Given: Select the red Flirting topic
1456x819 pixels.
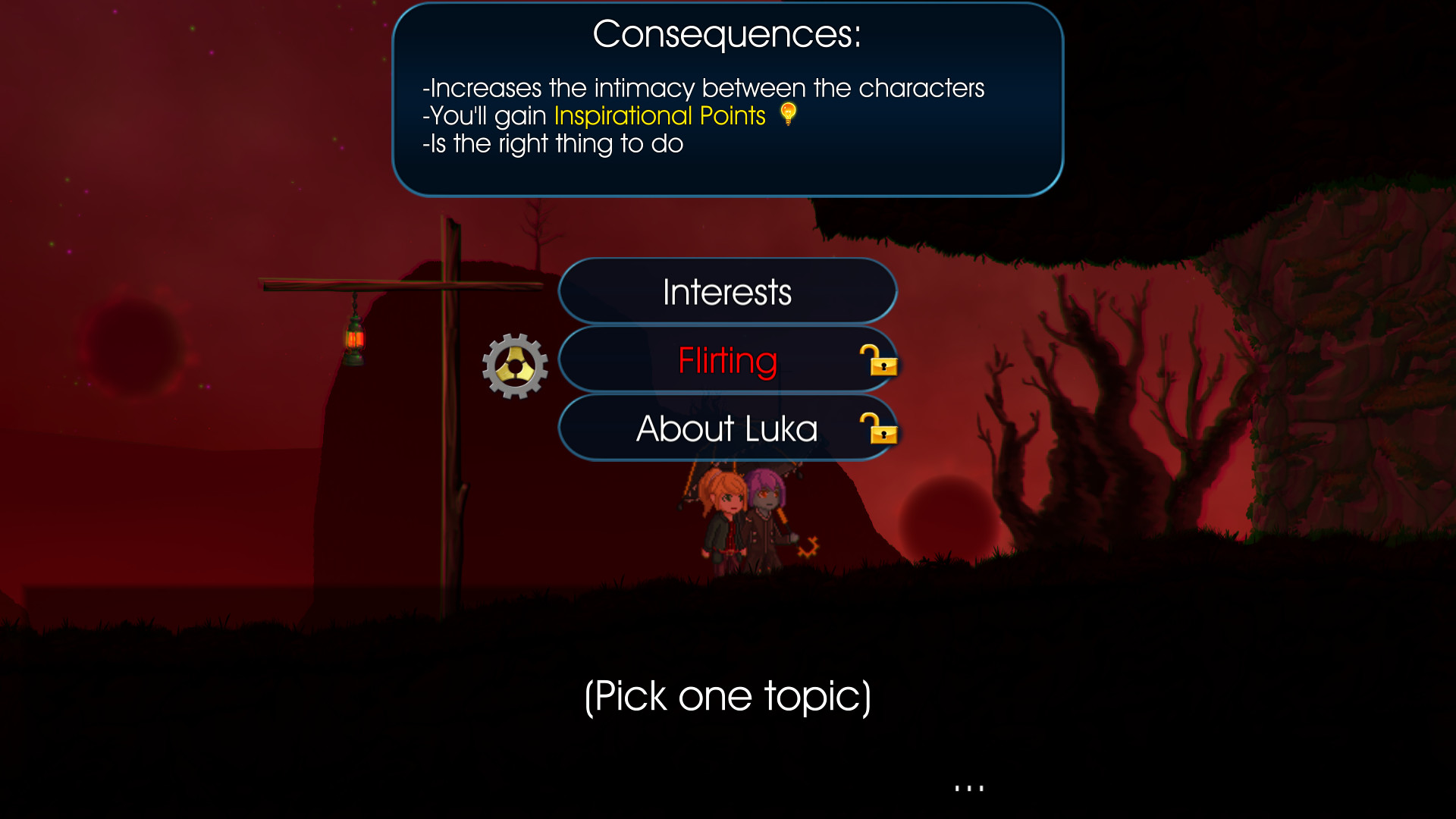Looking at the screenshot, I should 726,360.
